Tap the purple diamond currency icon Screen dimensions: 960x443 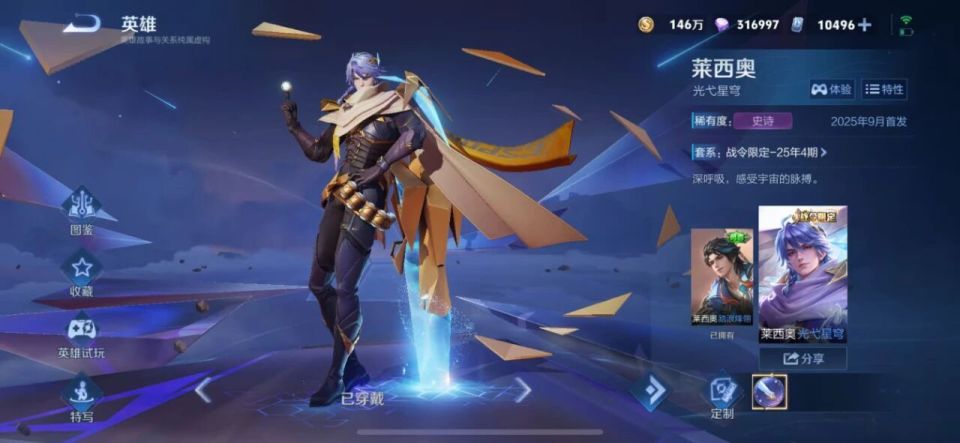coord(721,25)
